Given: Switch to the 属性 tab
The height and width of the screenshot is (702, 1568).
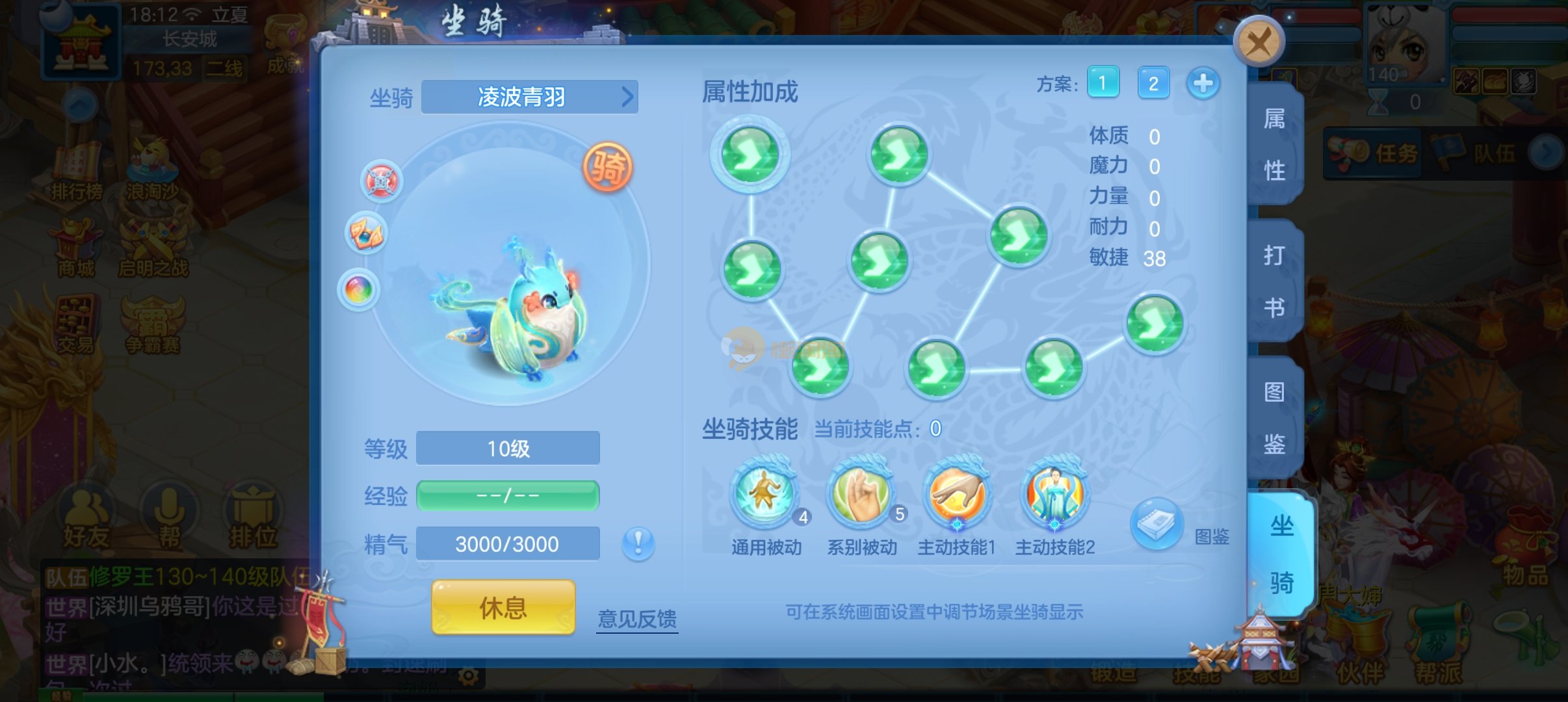Looking at the screenshot, I should pyautogui.click(x=1274, y=144).
